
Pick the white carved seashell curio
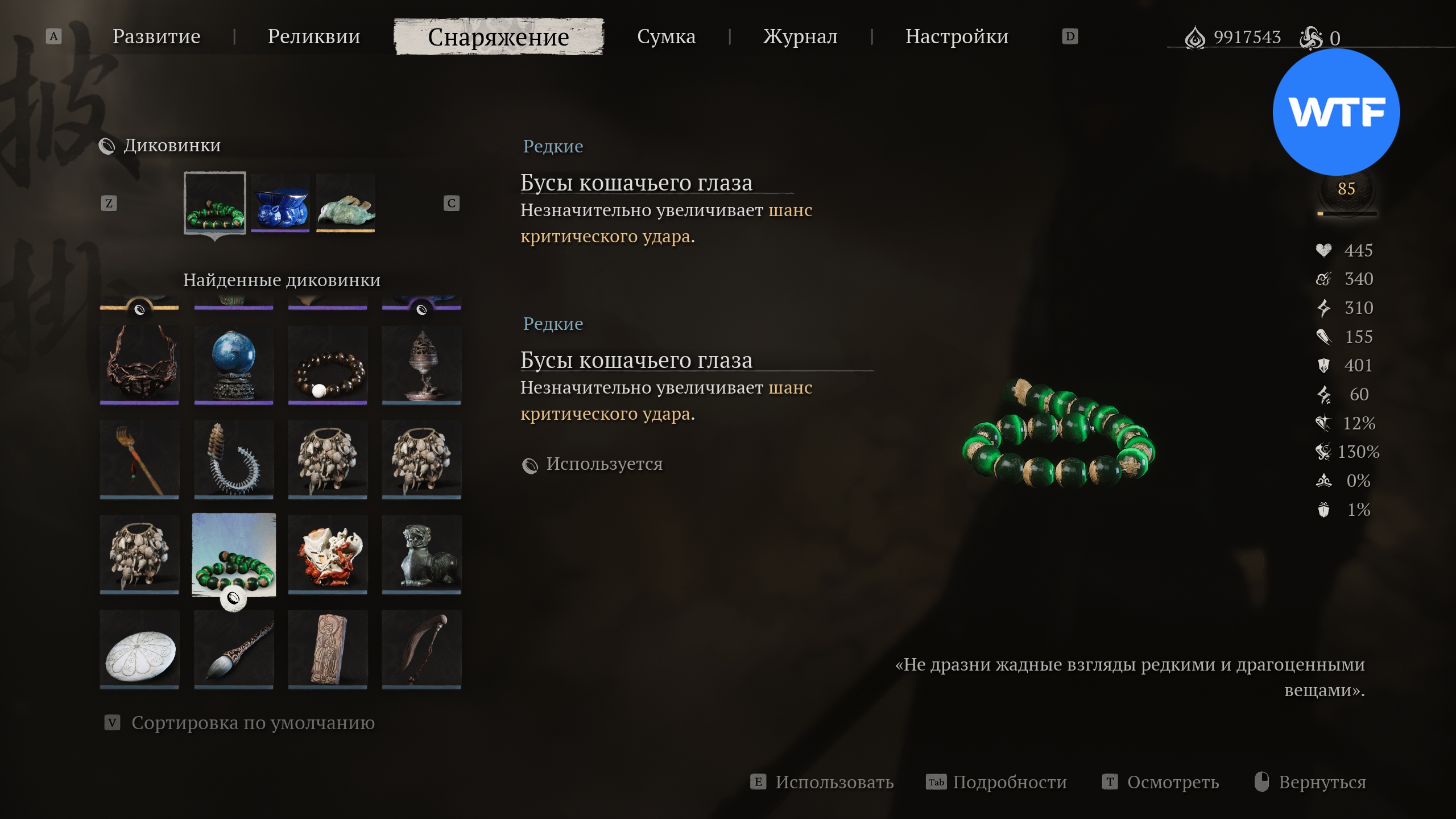click(139, 650)
